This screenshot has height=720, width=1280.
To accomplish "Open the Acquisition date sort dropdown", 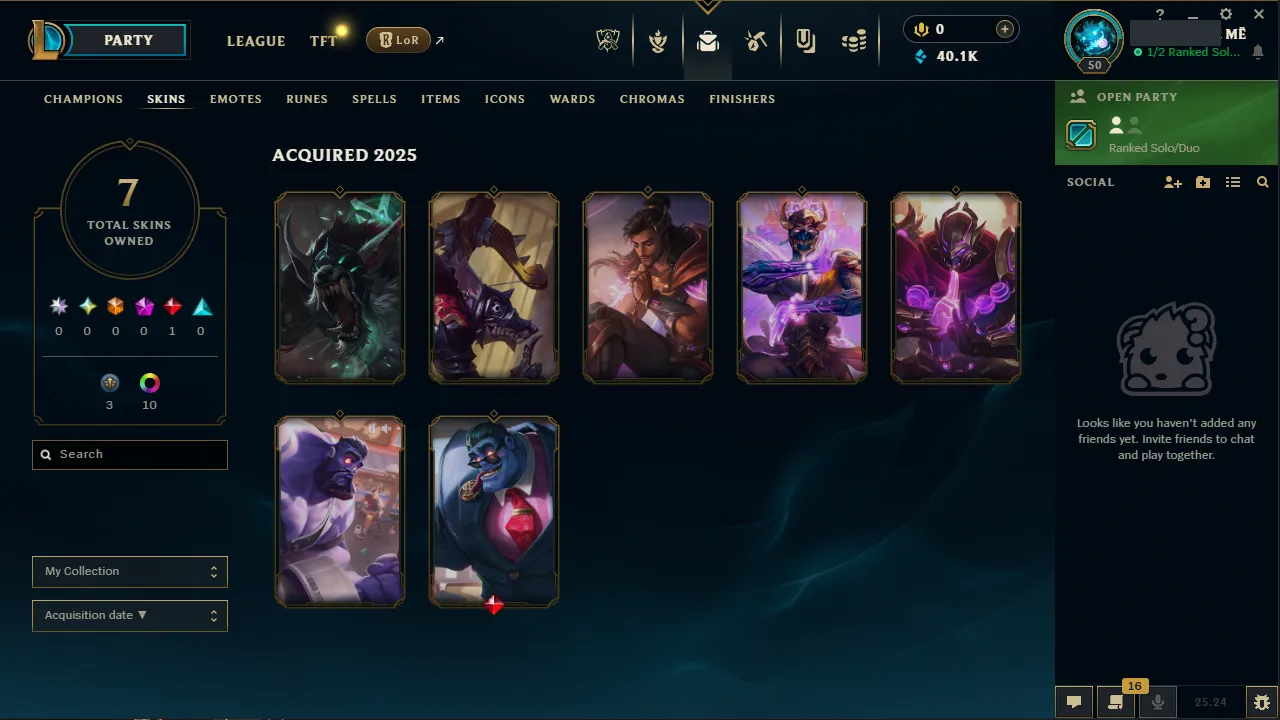I will [x=129, y=615].
